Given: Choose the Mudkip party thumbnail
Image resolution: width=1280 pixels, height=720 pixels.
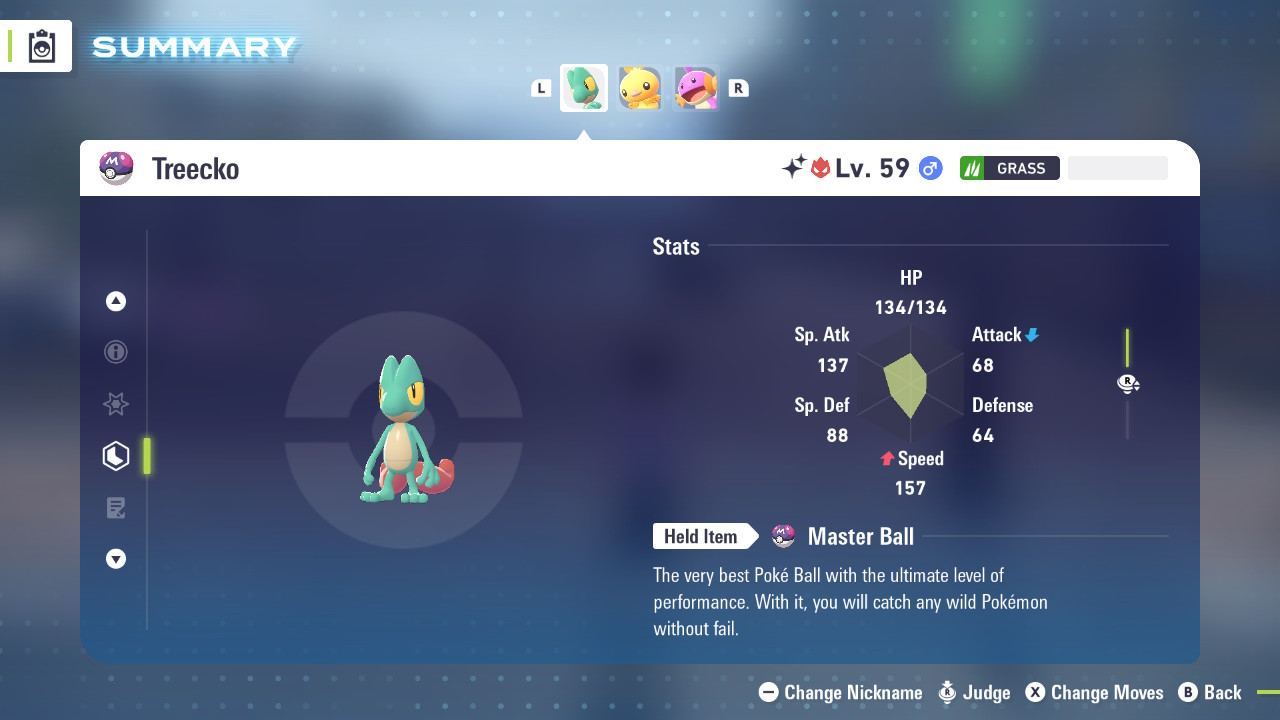Looking at the screenshot, I should [696, 88].
